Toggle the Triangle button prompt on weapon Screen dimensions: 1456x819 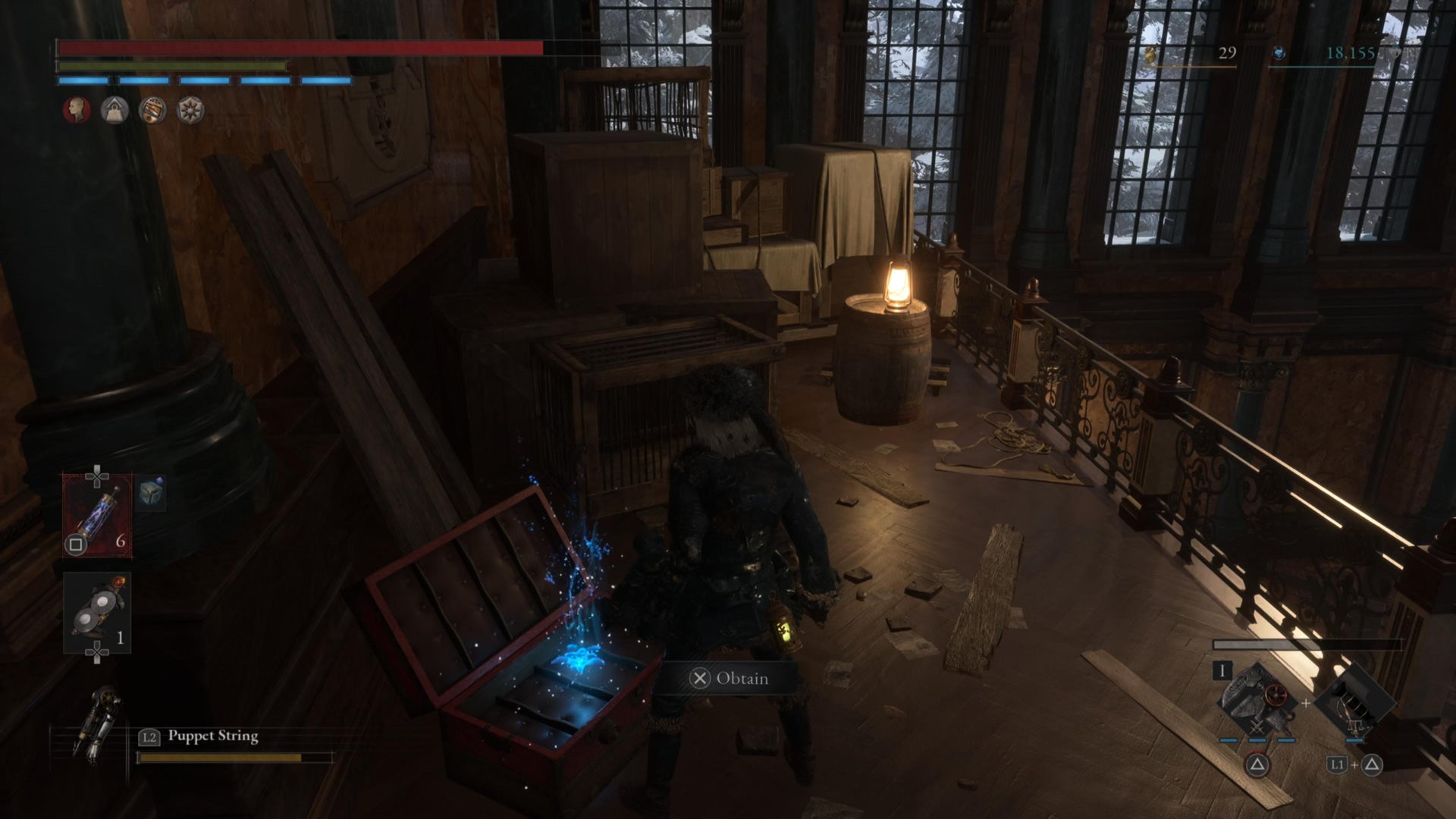tap(1257, 764)
